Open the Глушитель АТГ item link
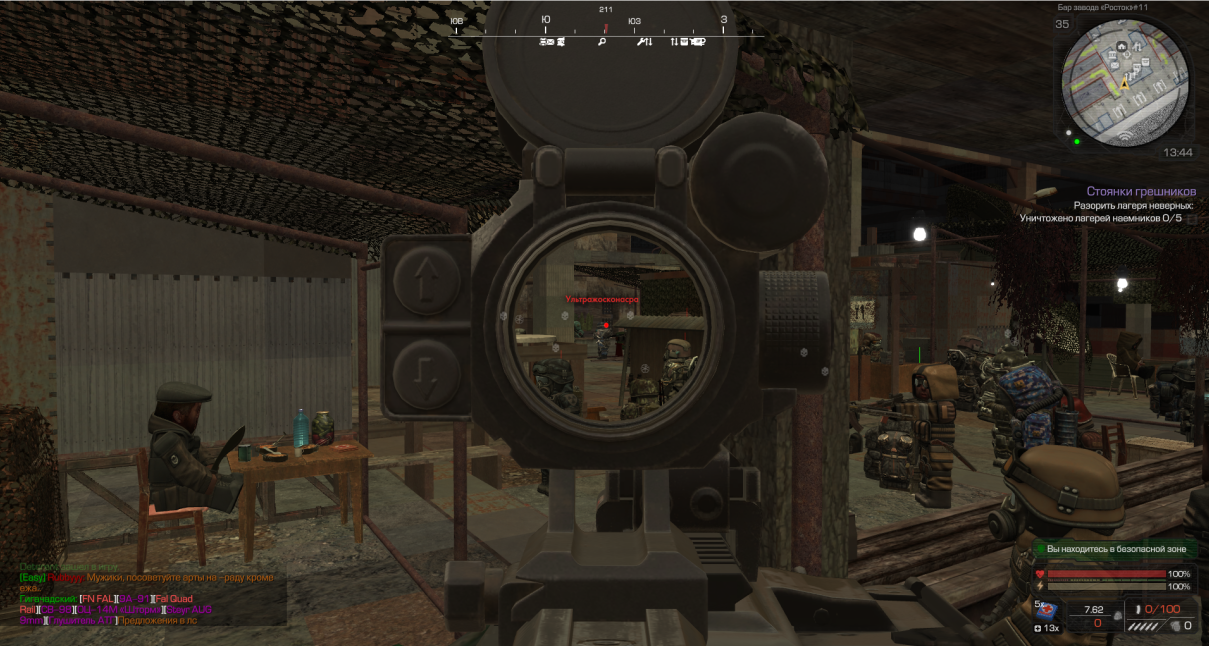The image size is (1209, 646). pos(81,620)
